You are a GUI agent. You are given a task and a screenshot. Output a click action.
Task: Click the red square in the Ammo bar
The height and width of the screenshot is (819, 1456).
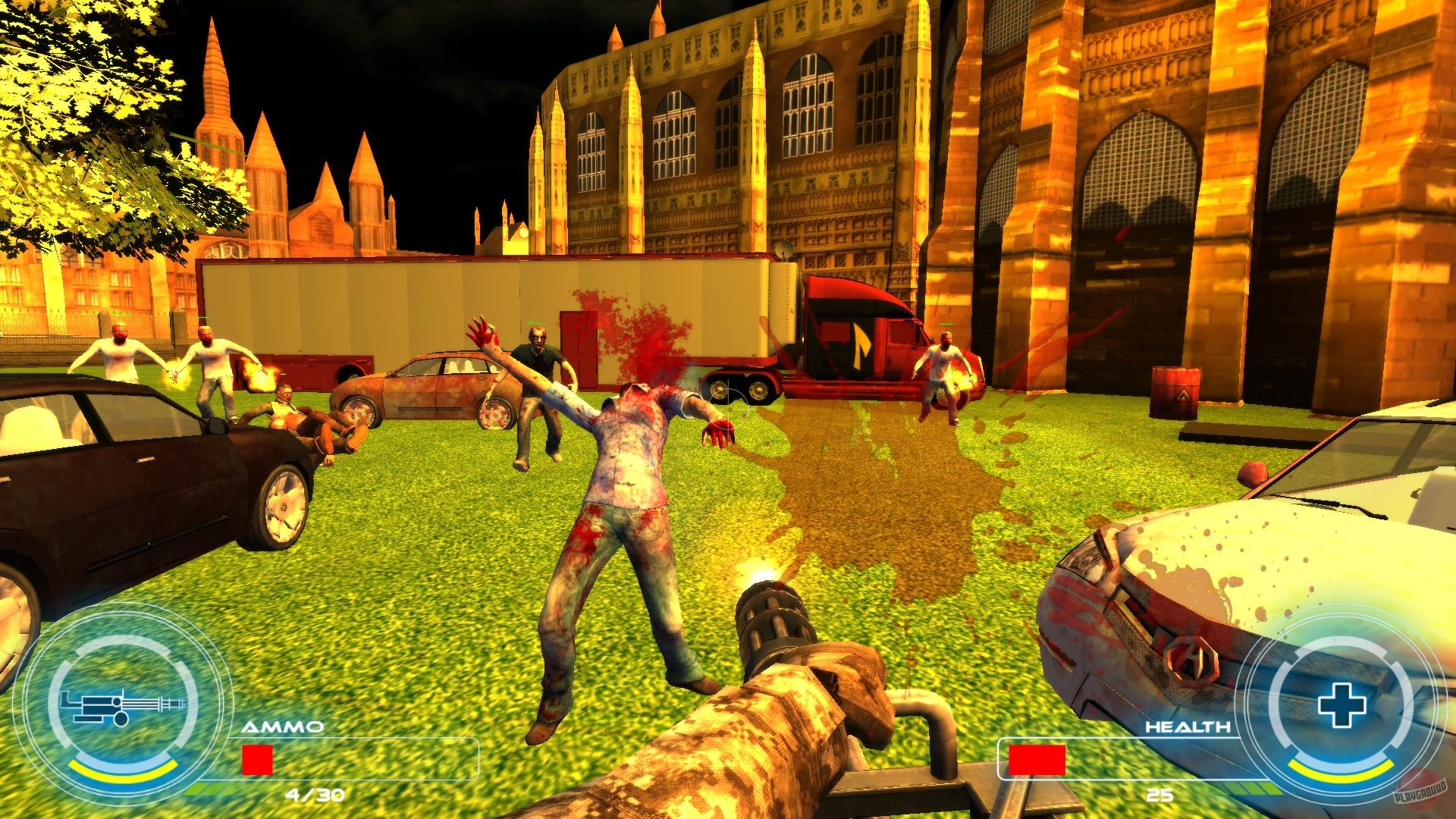pyautogui.click(x=257, y=760)
